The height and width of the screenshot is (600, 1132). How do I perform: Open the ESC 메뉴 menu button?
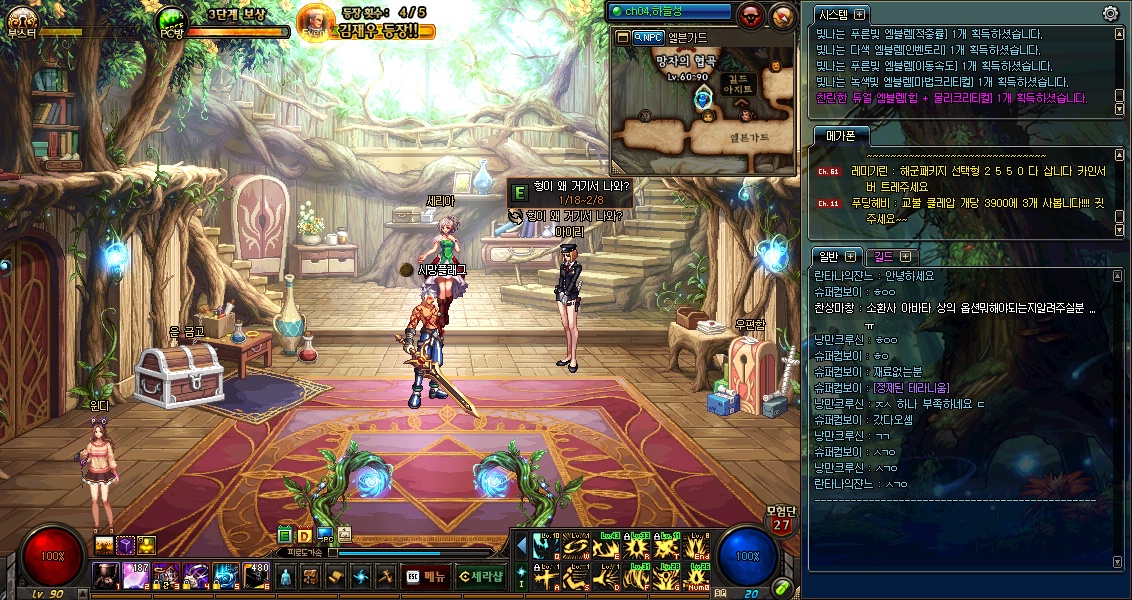coord(425,576)
